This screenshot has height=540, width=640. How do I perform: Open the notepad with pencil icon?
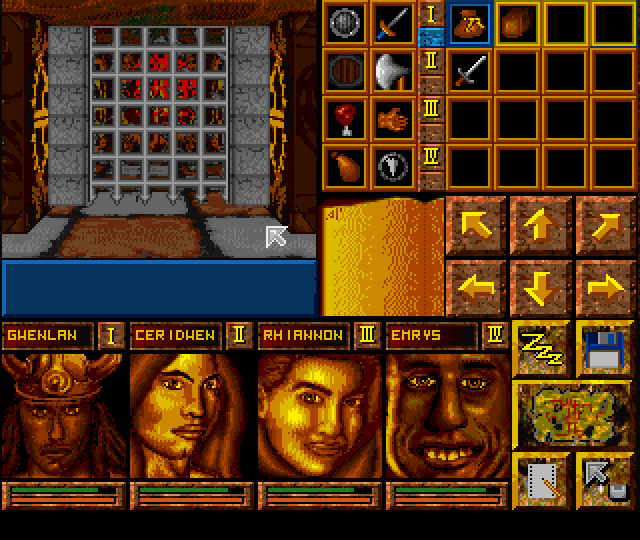(x=541, y=476)
